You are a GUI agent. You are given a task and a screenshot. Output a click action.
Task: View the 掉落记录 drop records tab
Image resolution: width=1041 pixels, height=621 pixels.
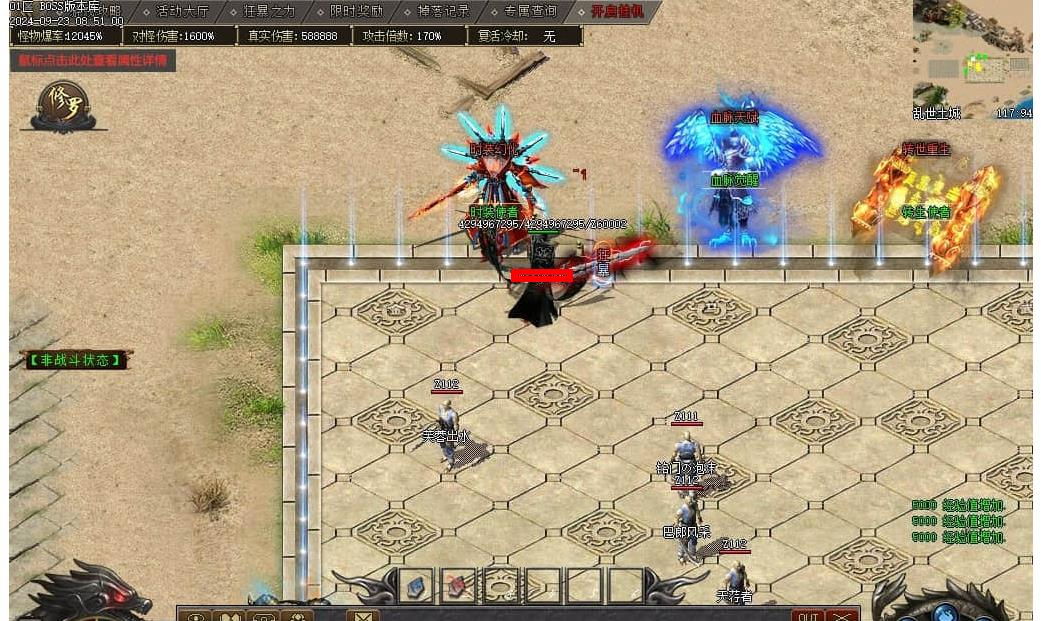click(x=443, y=12)
